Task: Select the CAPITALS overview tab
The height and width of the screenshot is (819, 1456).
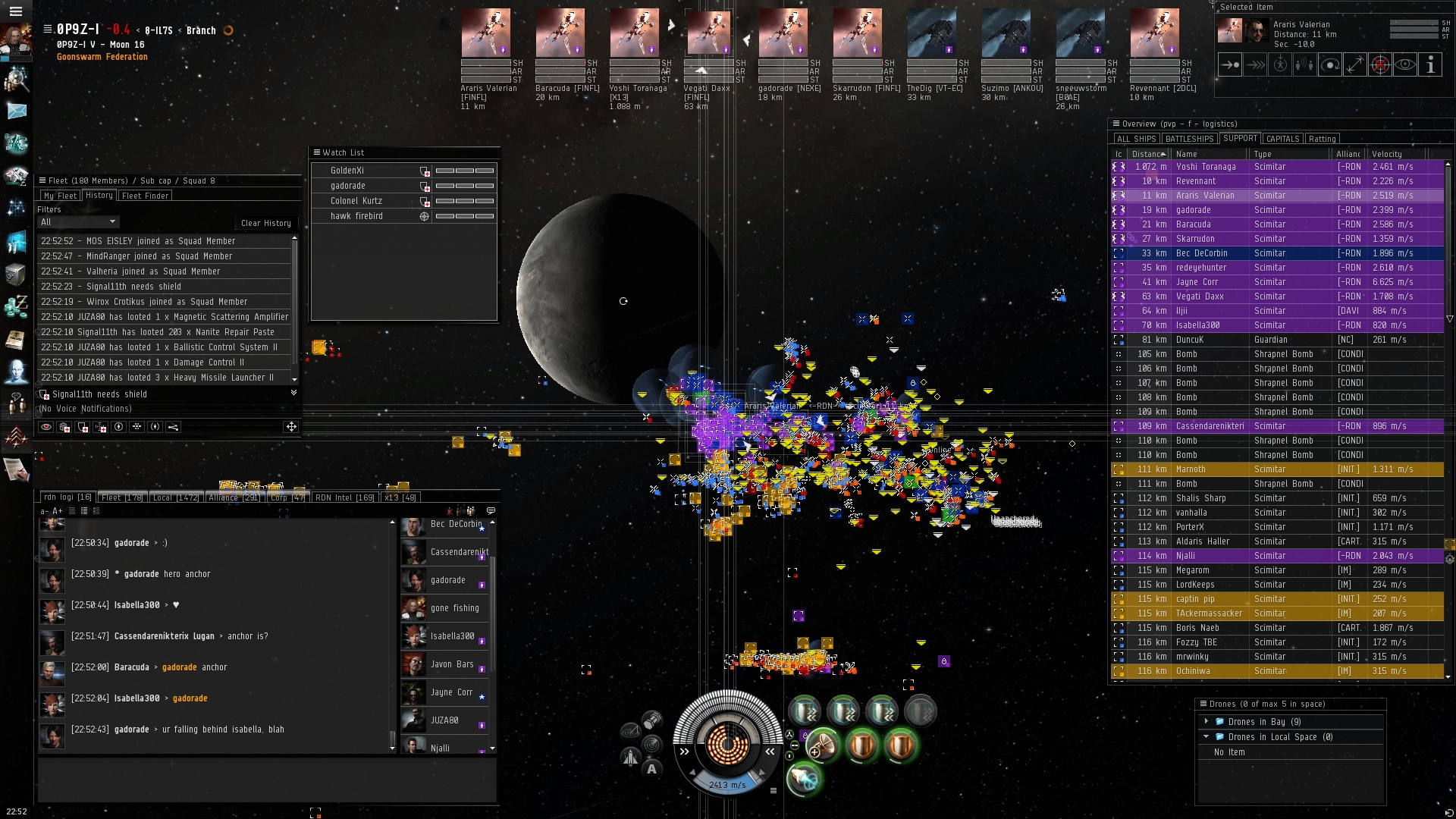Action: (1282, 139)
